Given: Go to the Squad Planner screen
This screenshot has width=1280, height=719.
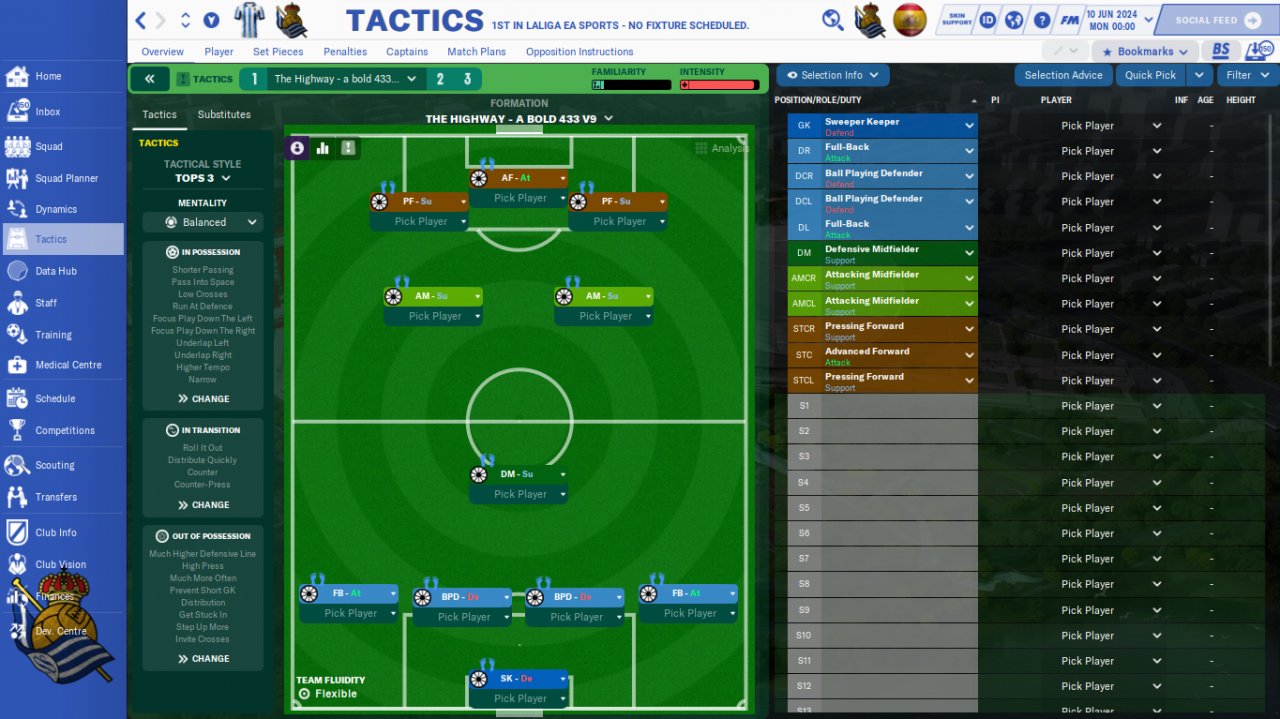Looking at the screenshot, I should (x=66, y=178).
